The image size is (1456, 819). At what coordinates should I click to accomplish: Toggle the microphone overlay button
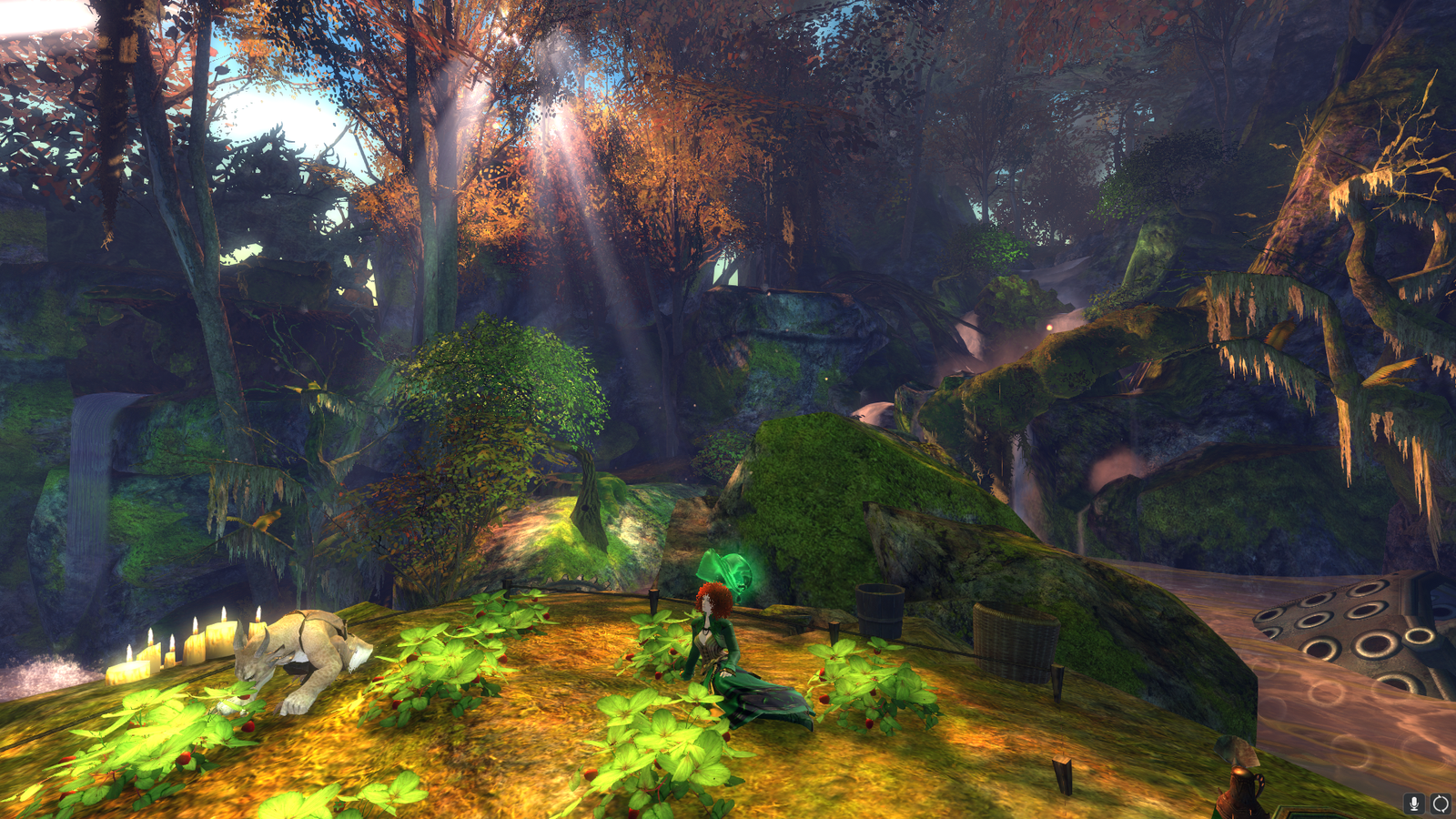click(x=1413, y=803)
